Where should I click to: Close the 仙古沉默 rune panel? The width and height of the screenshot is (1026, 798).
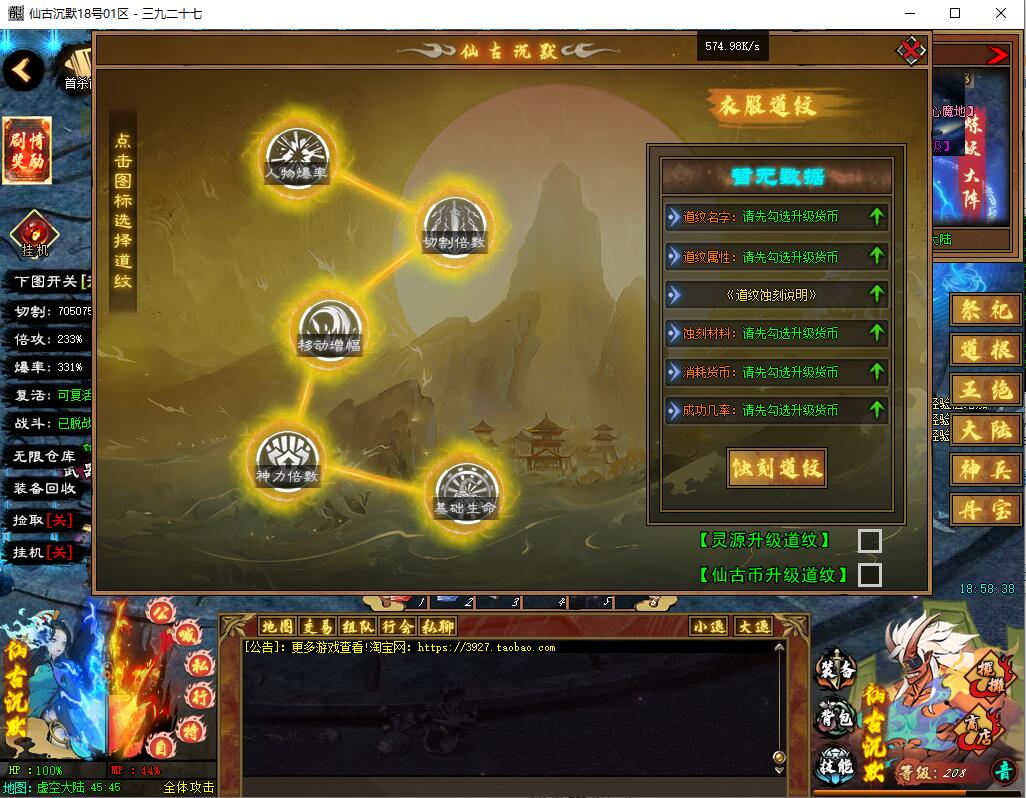click(x=910, y=49)
